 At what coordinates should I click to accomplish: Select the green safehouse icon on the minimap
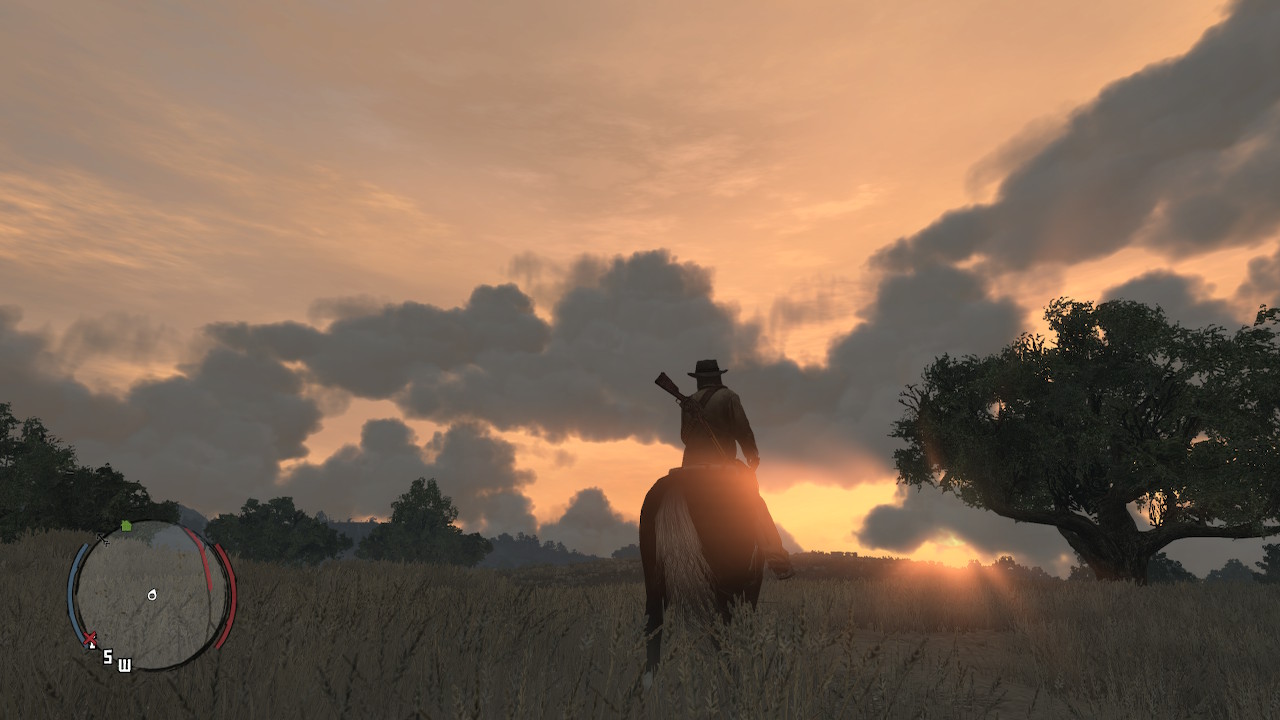(126, 526)
